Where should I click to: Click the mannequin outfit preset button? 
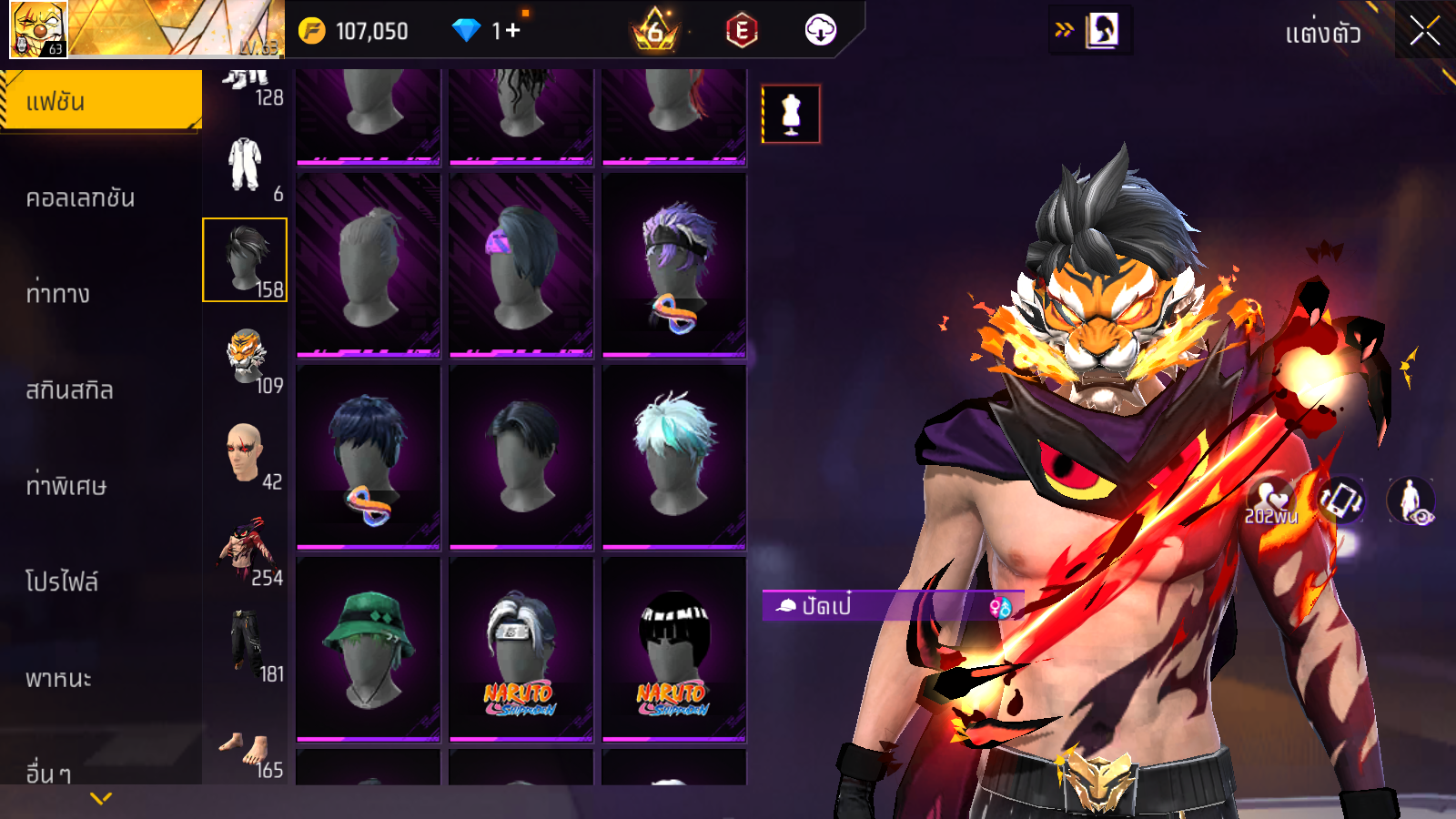pyautogui.click(x=791, y=115)
